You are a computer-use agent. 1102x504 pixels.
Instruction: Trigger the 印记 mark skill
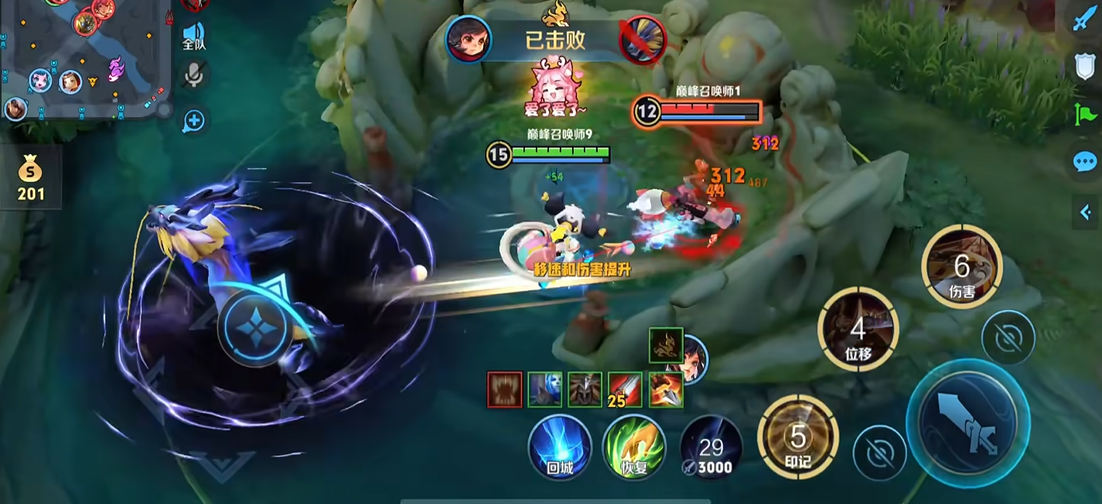click(797, 437)
